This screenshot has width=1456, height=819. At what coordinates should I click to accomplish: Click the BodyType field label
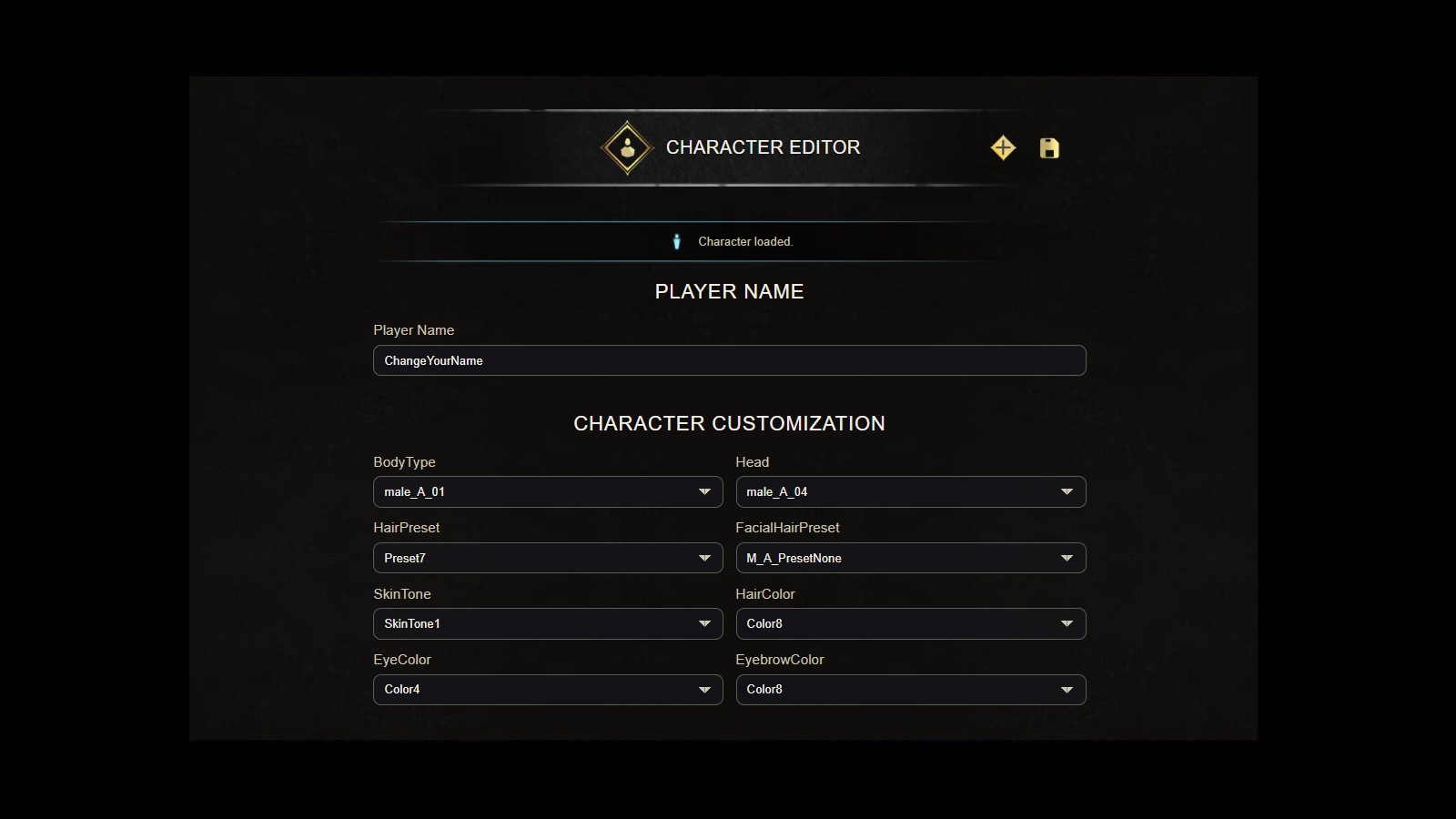(x=404, y=461)
